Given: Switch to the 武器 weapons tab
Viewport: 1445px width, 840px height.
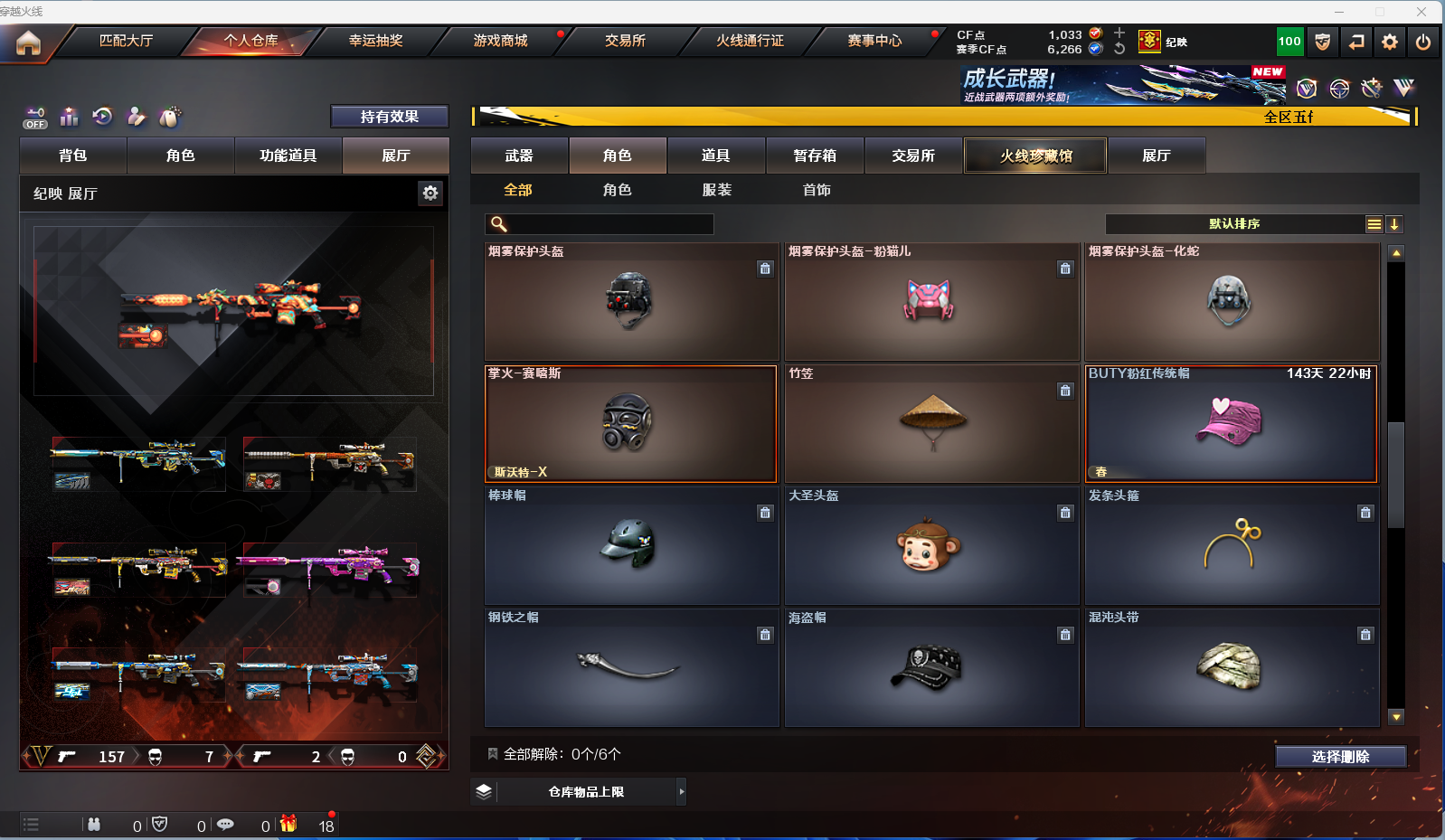Looking at the screenshot, I should (519, 156).
